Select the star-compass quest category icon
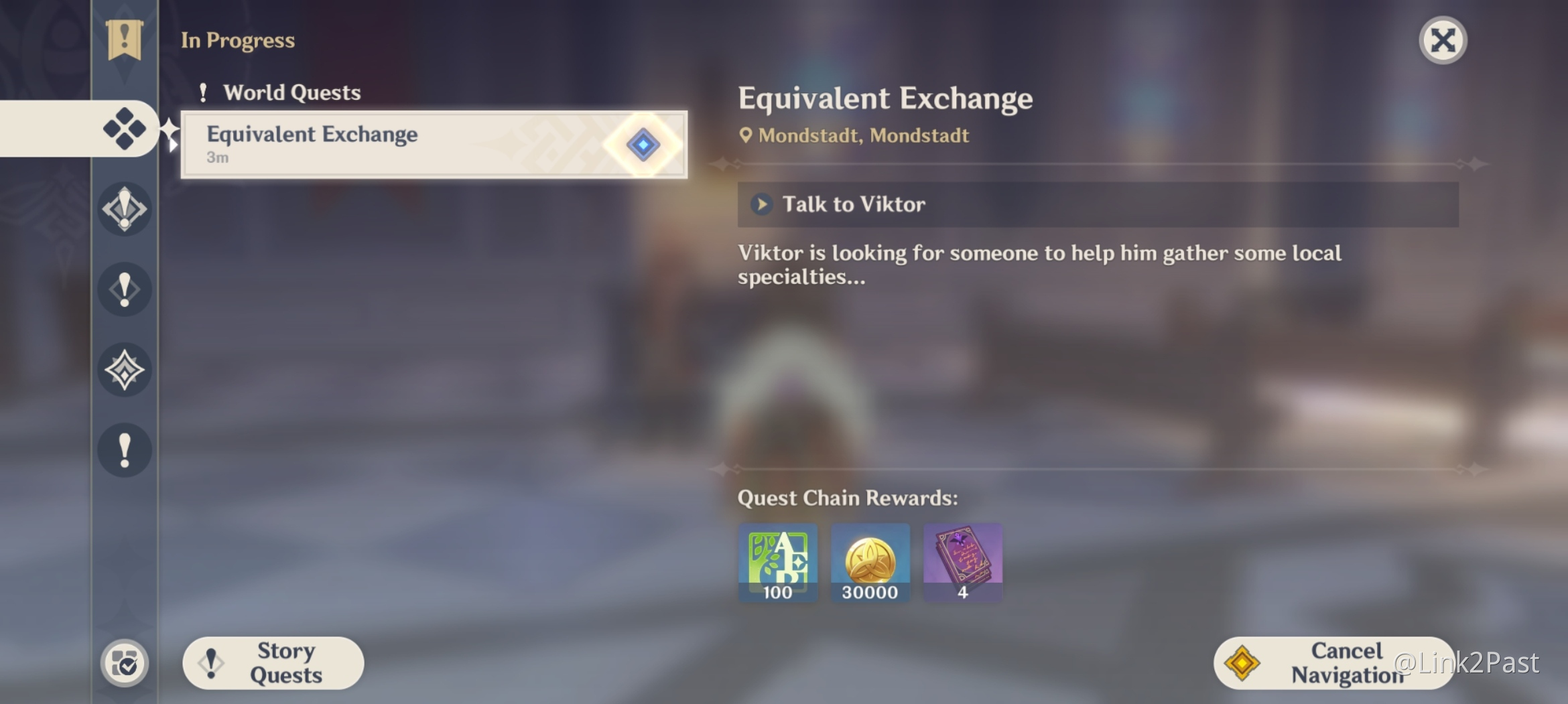Viewport: 1568px width, 704px height. point(124,370)
